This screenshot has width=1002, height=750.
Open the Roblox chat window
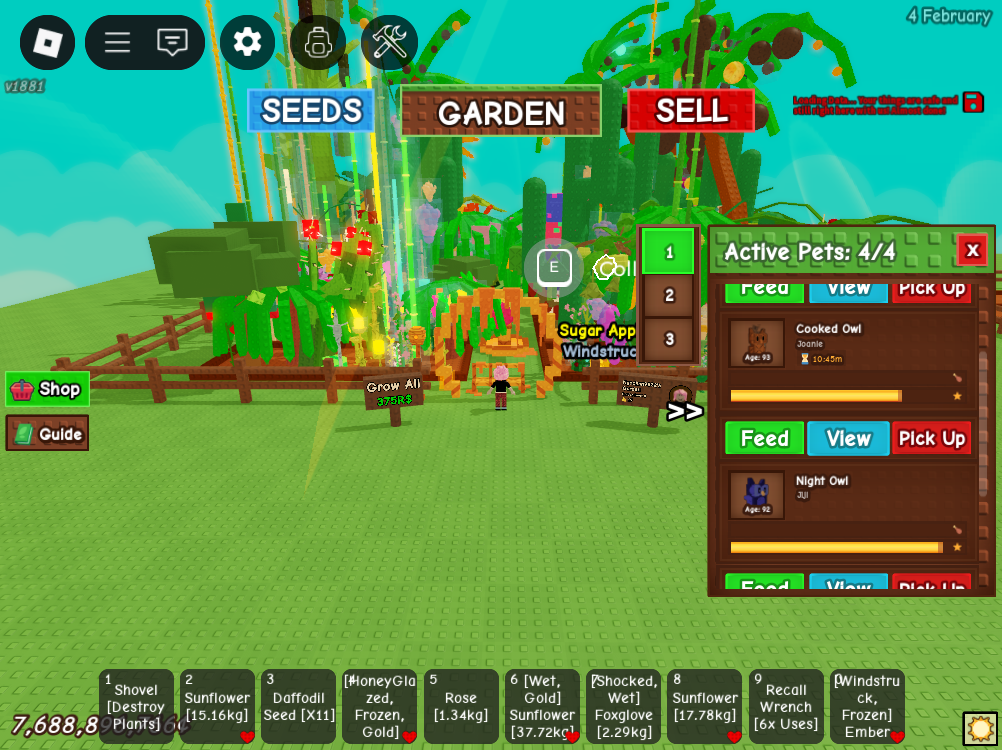172,42
